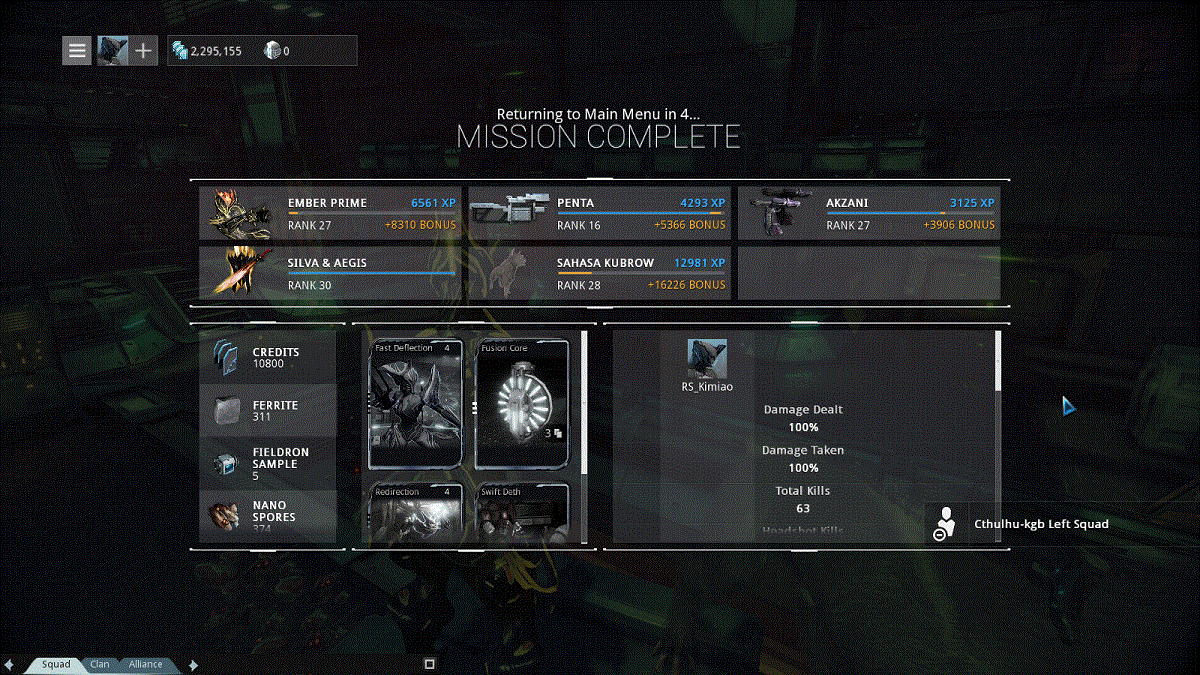Click the player profile avatar icon

111,50
